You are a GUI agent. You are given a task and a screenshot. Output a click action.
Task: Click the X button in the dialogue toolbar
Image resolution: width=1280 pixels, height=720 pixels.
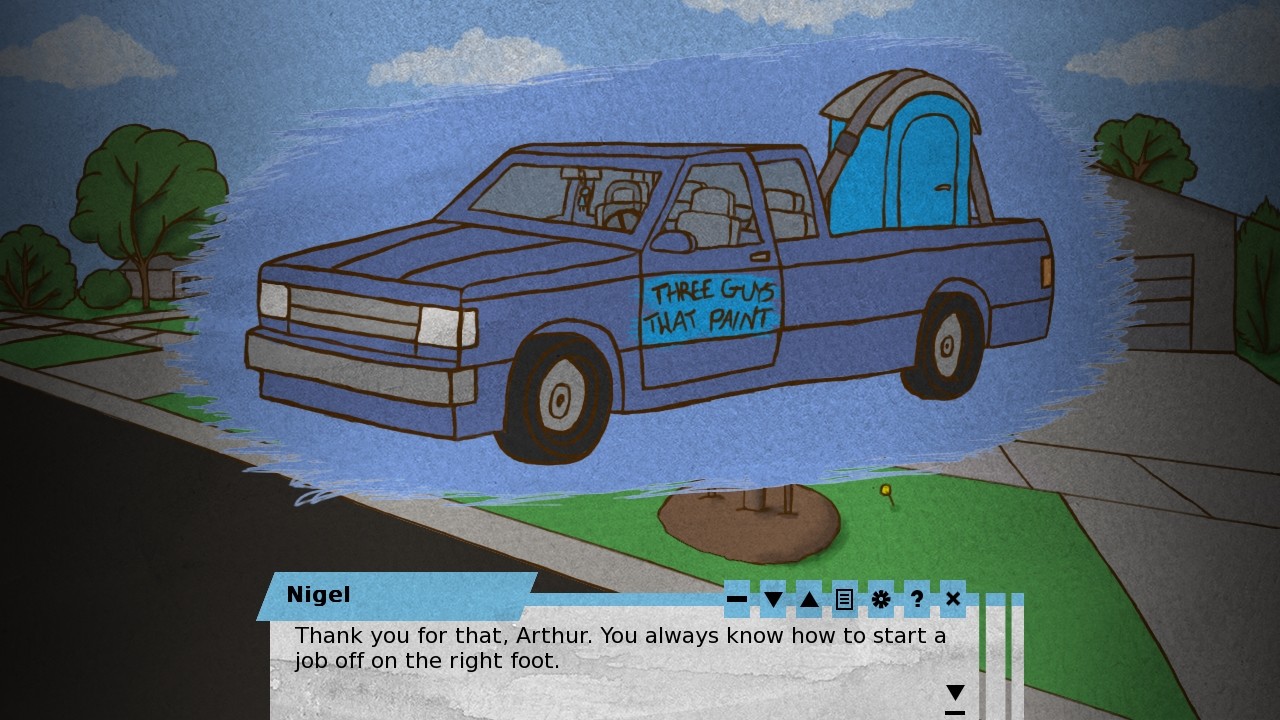(953, 599)
